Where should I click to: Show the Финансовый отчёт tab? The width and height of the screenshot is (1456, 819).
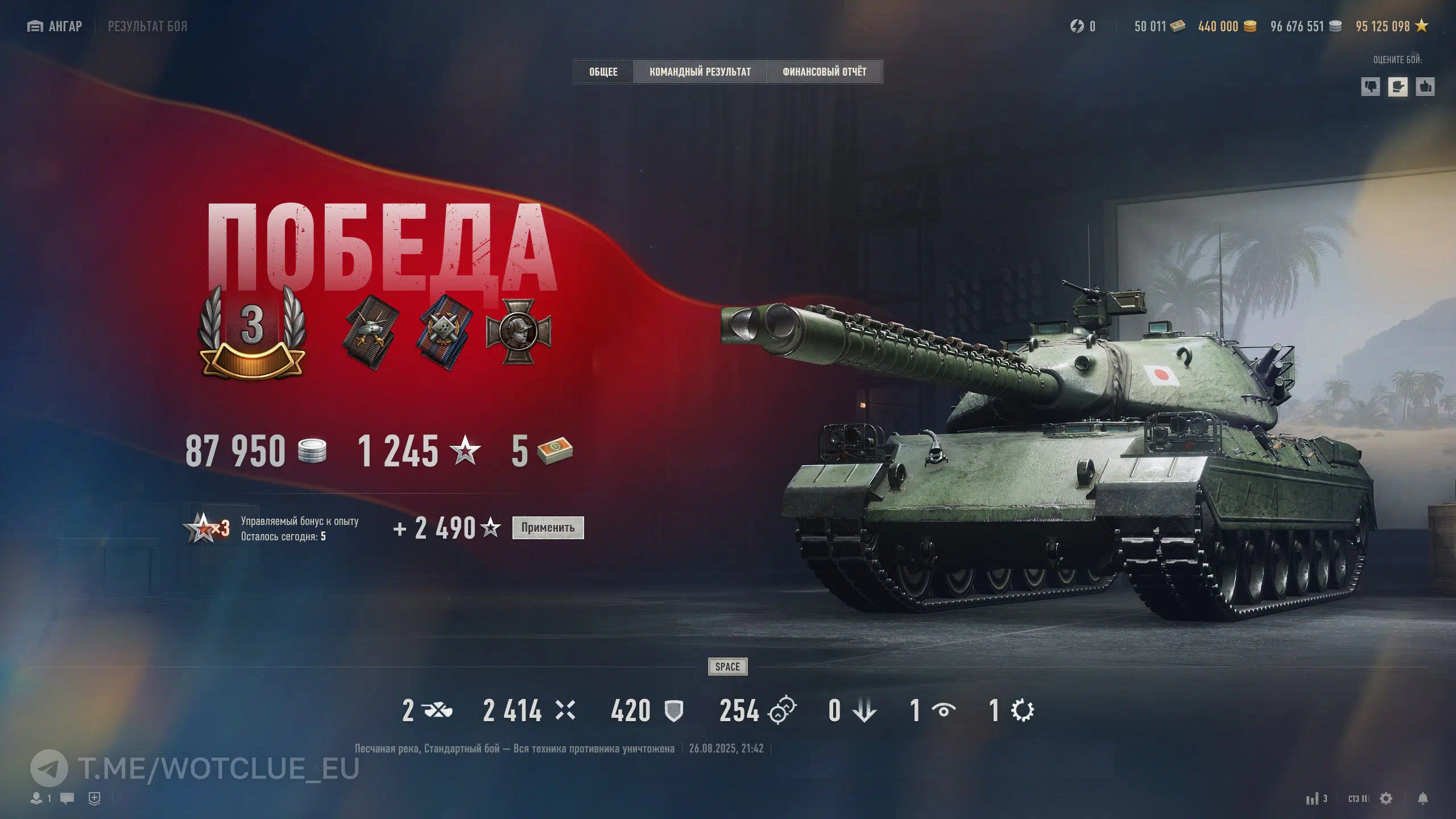824,72
